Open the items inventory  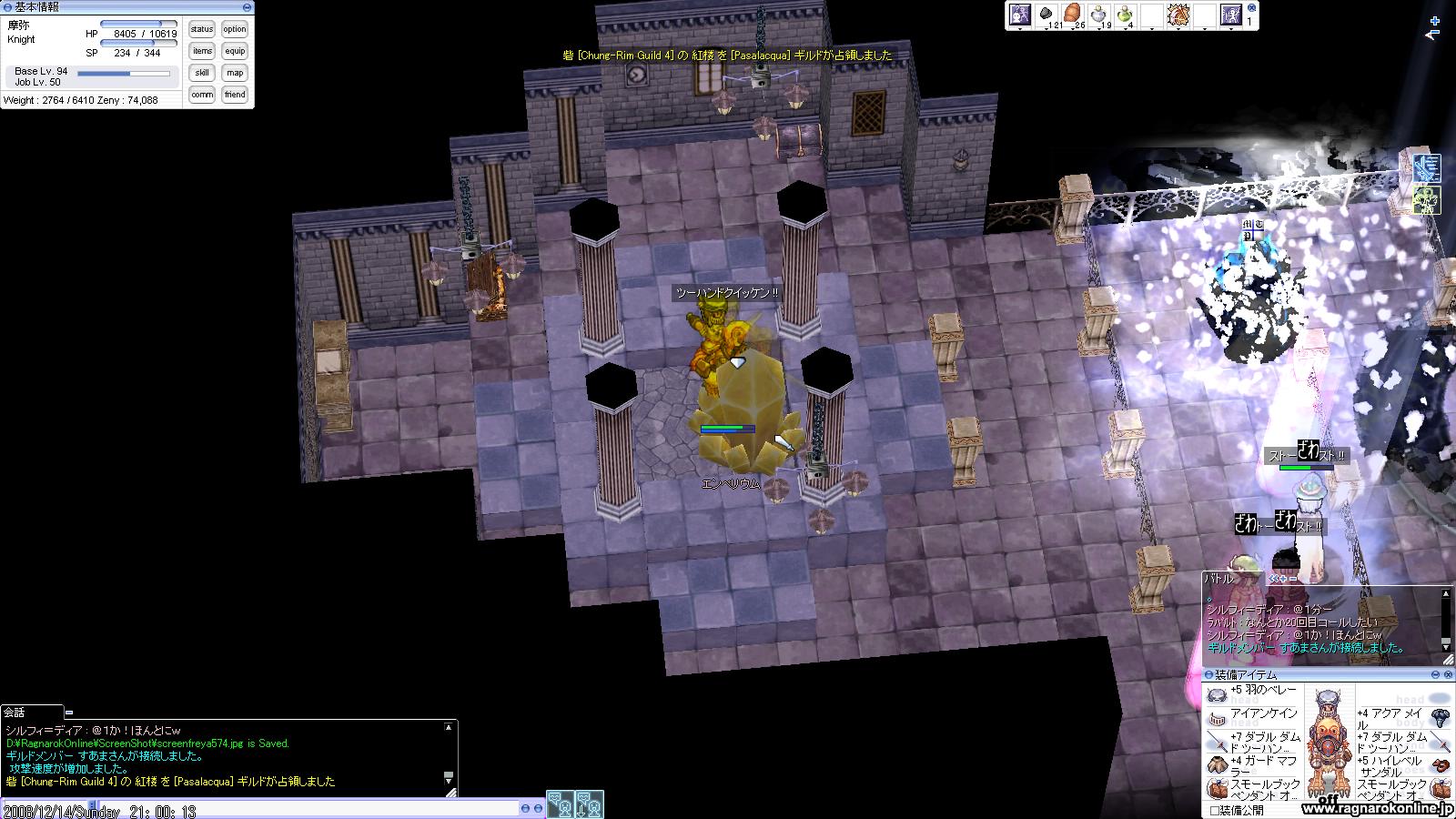[202, 51]
